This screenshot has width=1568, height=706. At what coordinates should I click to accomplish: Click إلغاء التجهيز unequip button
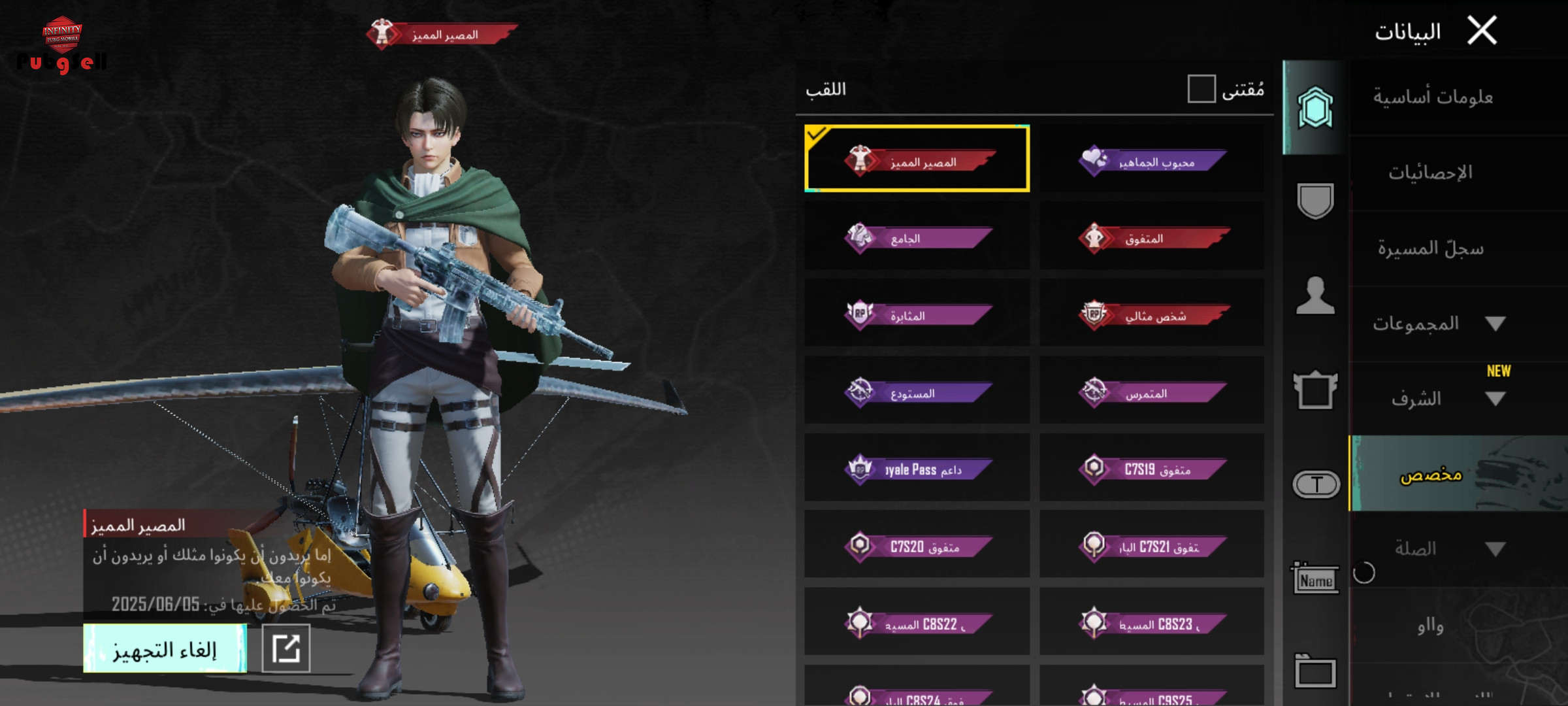pos(165,649)
